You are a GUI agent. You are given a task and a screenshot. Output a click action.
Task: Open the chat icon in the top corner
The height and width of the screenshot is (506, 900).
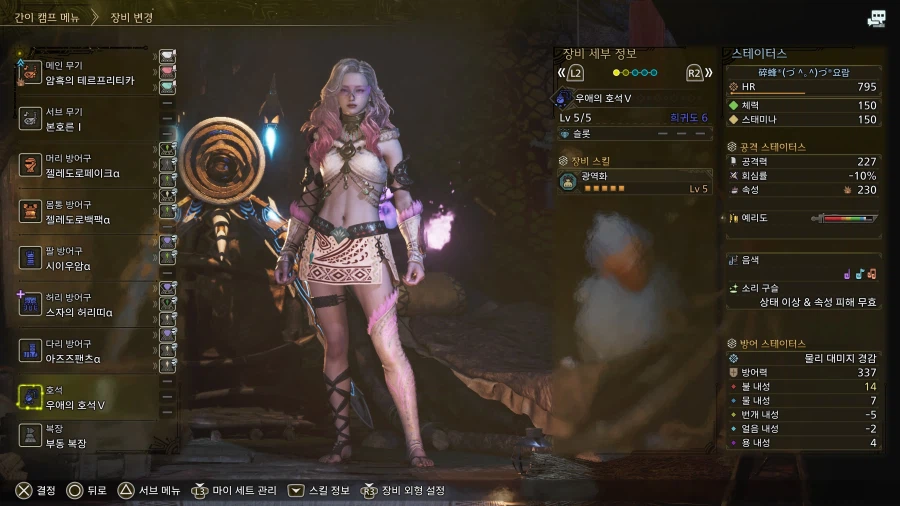(877, 18)
